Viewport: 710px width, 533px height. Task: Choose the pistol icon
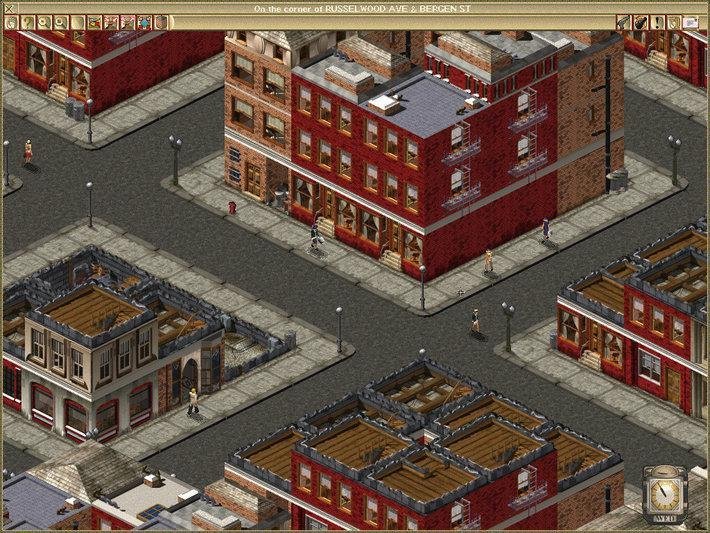point(623,21)
